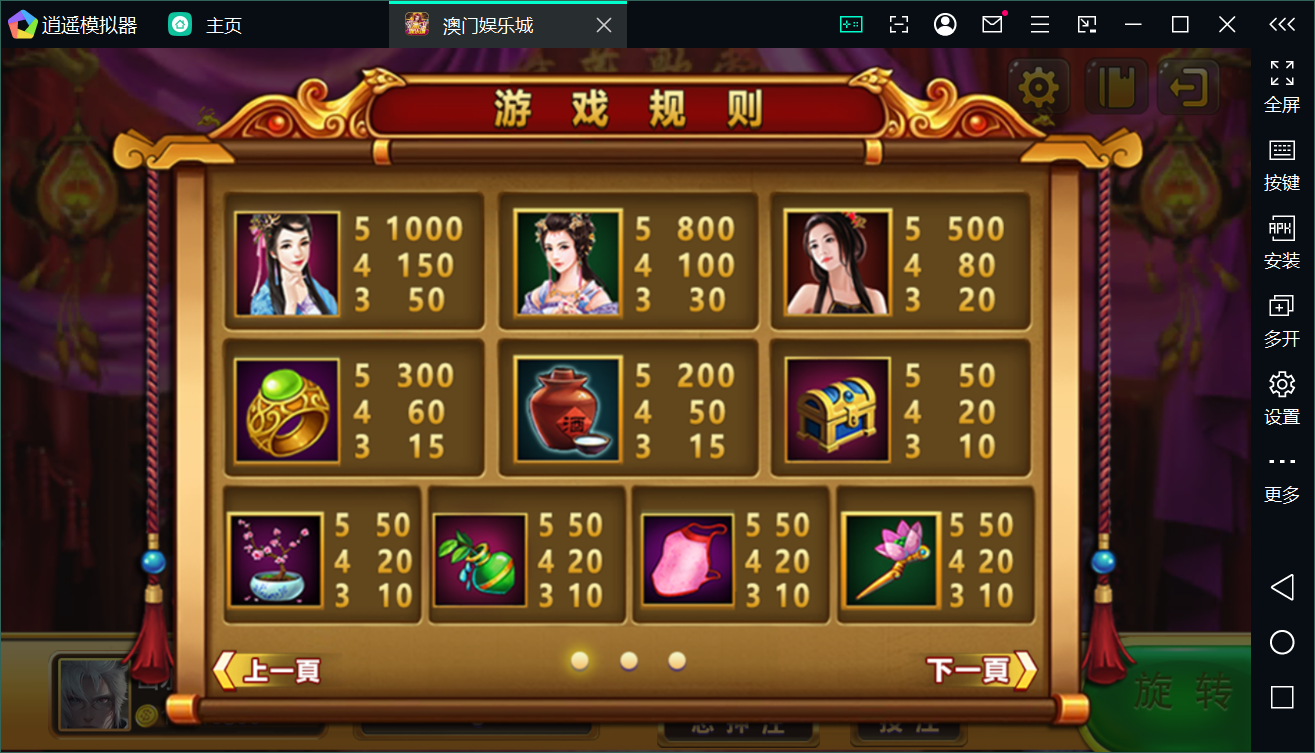Go back with 上一页 button
Image resolution: width=1315 pixels, height=753 pixels.
(x=272, y=671)
